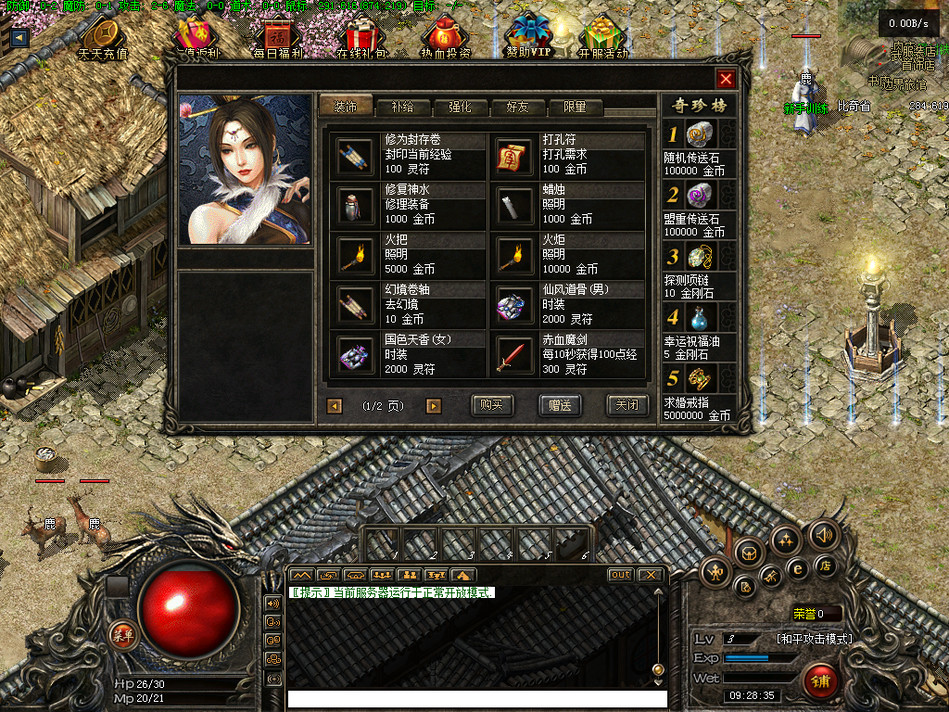Show the 限量 limited items tab
This screenshot has width=949, height=712.
pos(574,106)
